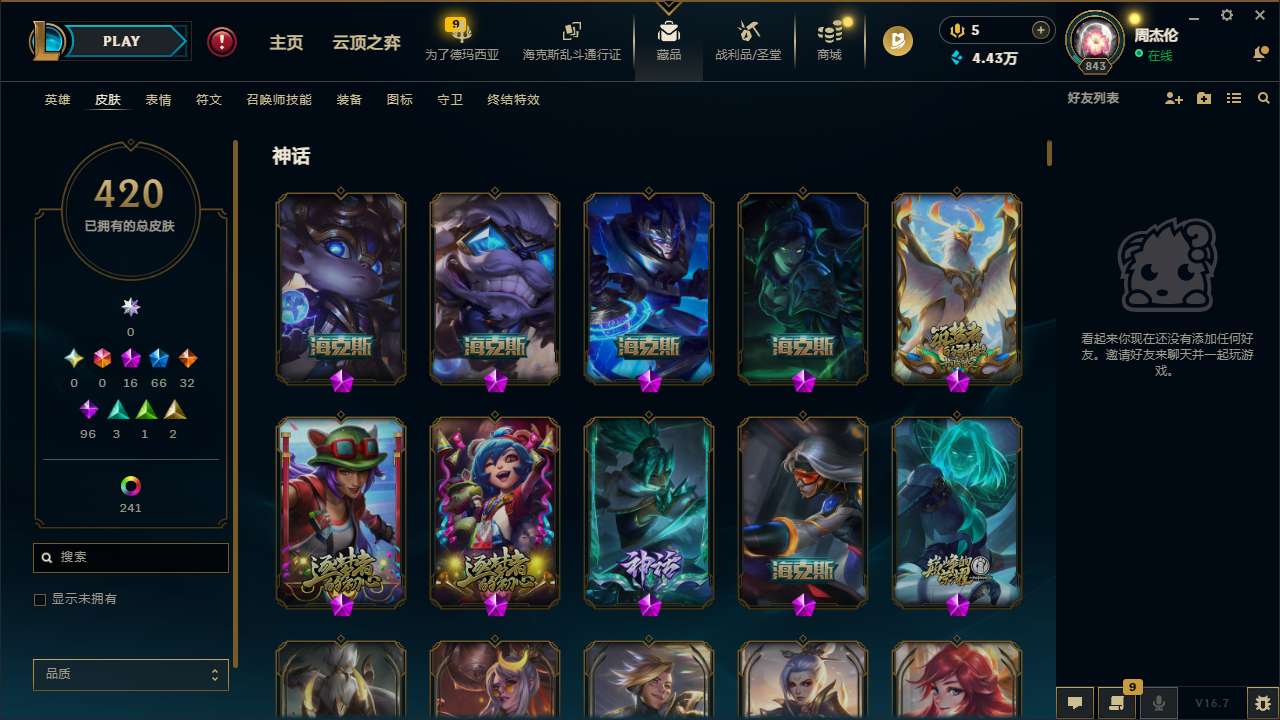
Task: Click the PLAY button
Action: tap(120, 41)
